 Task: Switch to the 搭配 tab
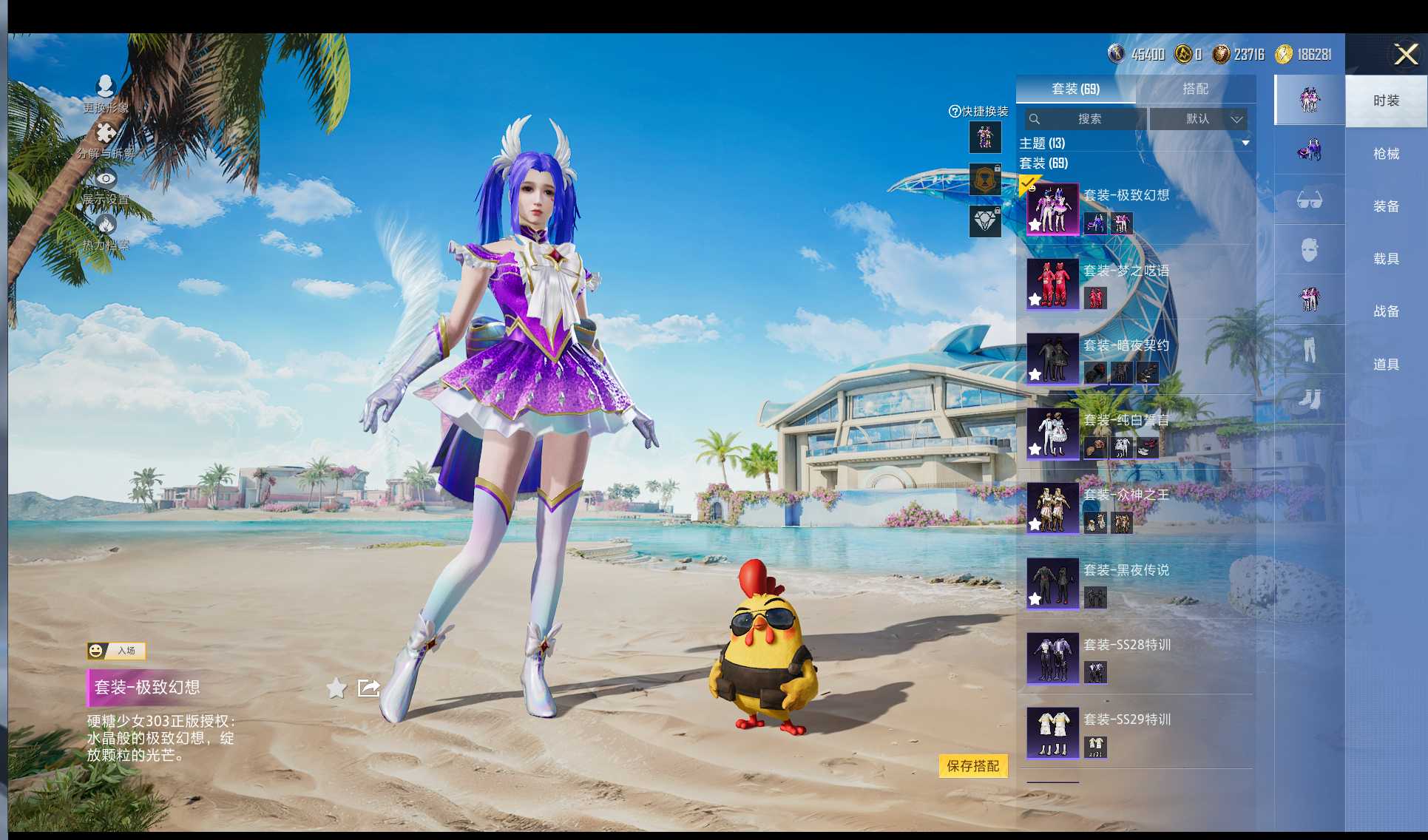tap(1195, 89)
